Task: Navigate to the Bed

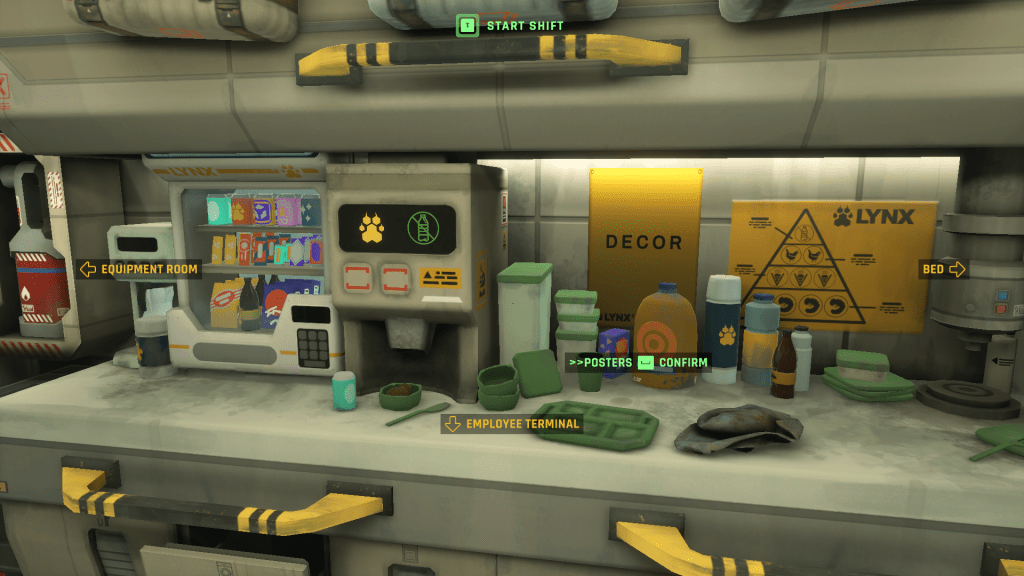Action: point(943,269)
